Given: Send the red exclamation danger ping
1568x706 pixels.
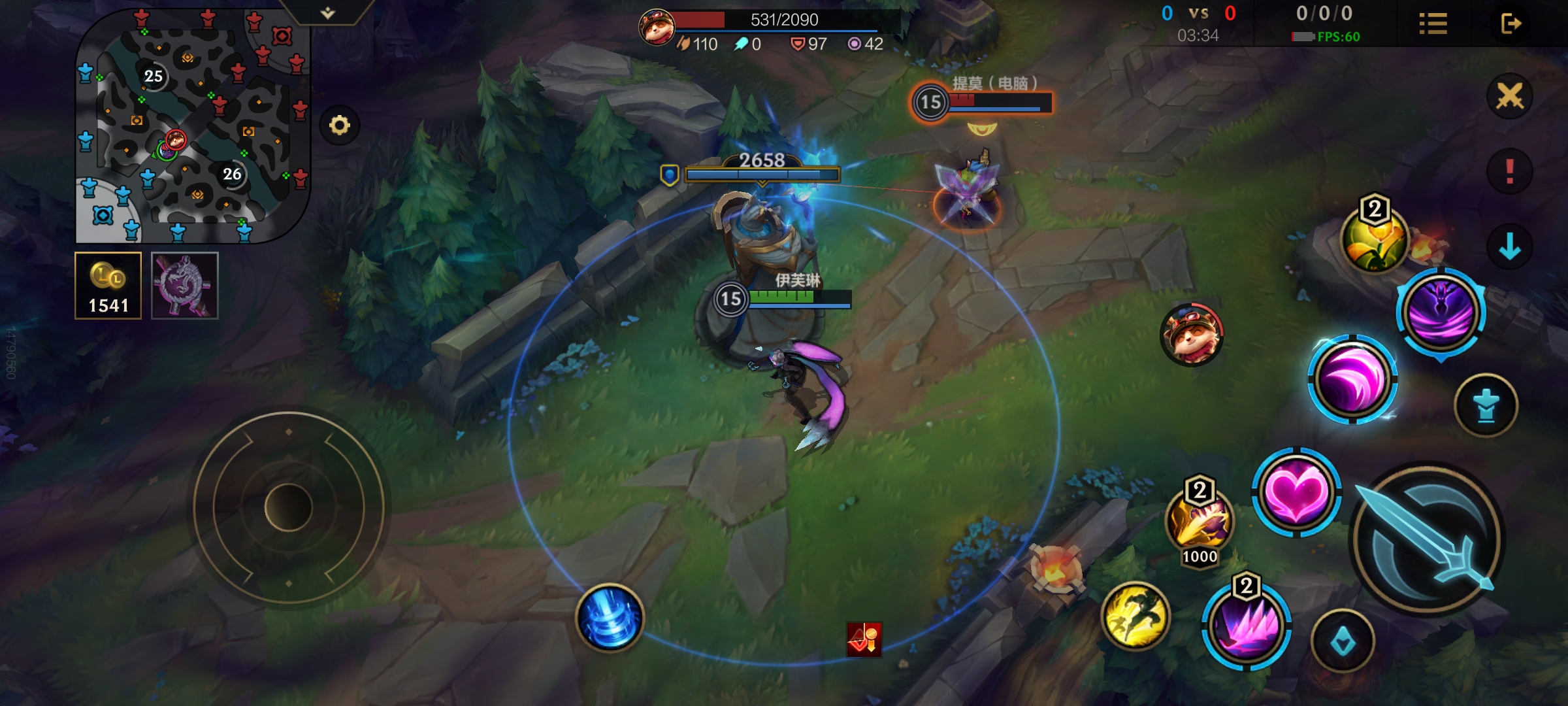Looking at the screenshot, I should tap(1509, 171).
